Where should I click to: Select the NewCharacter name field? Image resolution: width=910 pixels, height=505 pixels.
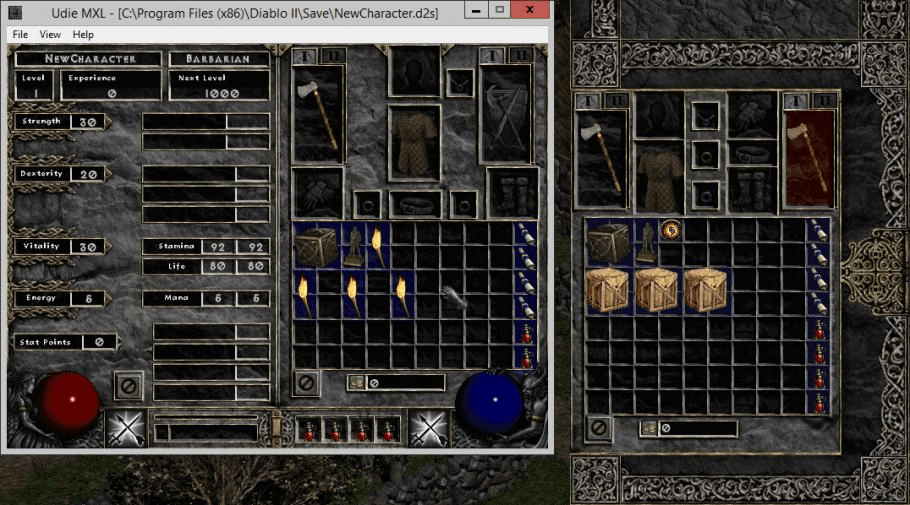[x=89, y=59]
